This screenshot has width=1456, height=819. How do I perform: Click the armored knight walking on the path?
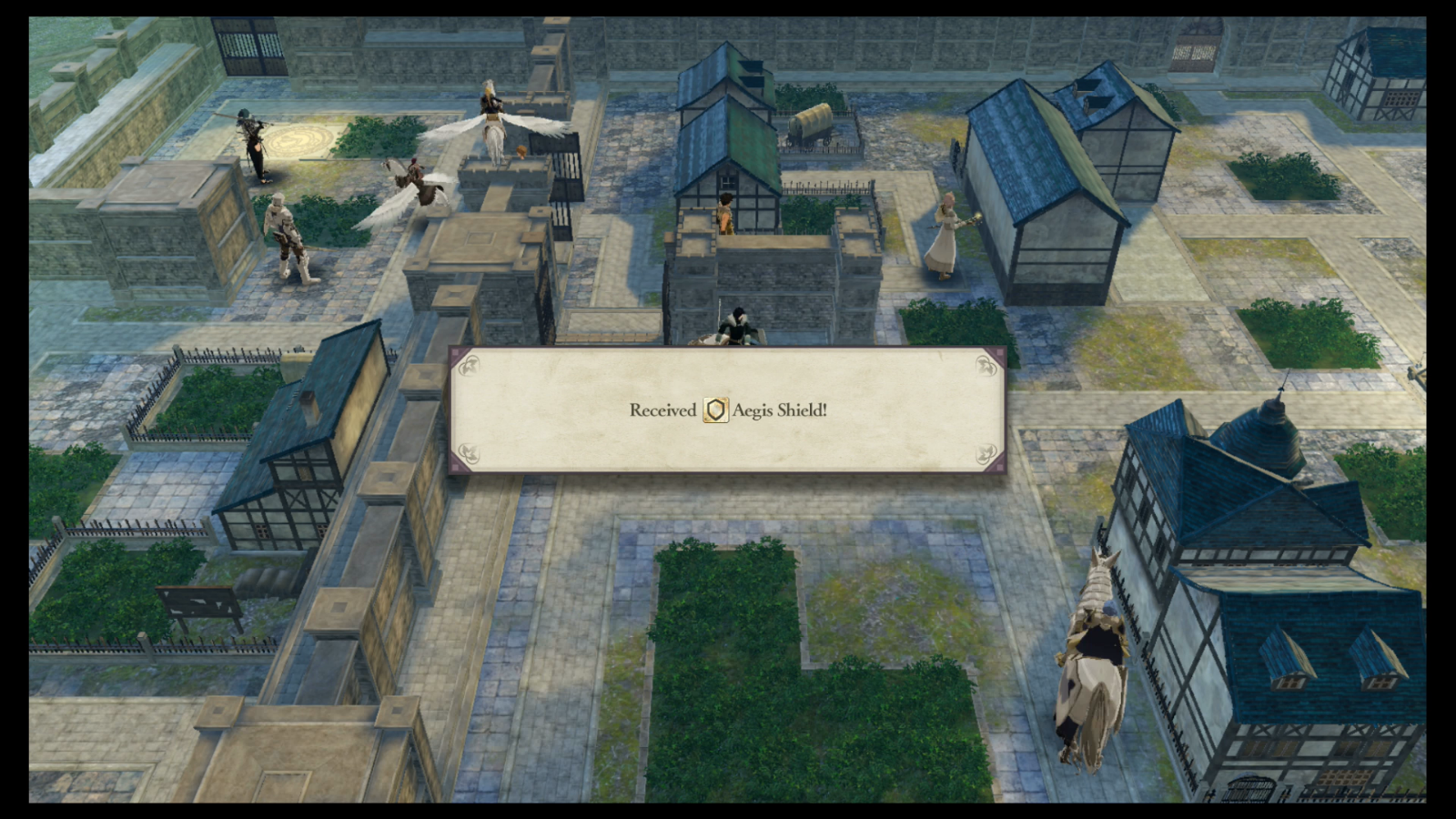(x=287, y=232)
